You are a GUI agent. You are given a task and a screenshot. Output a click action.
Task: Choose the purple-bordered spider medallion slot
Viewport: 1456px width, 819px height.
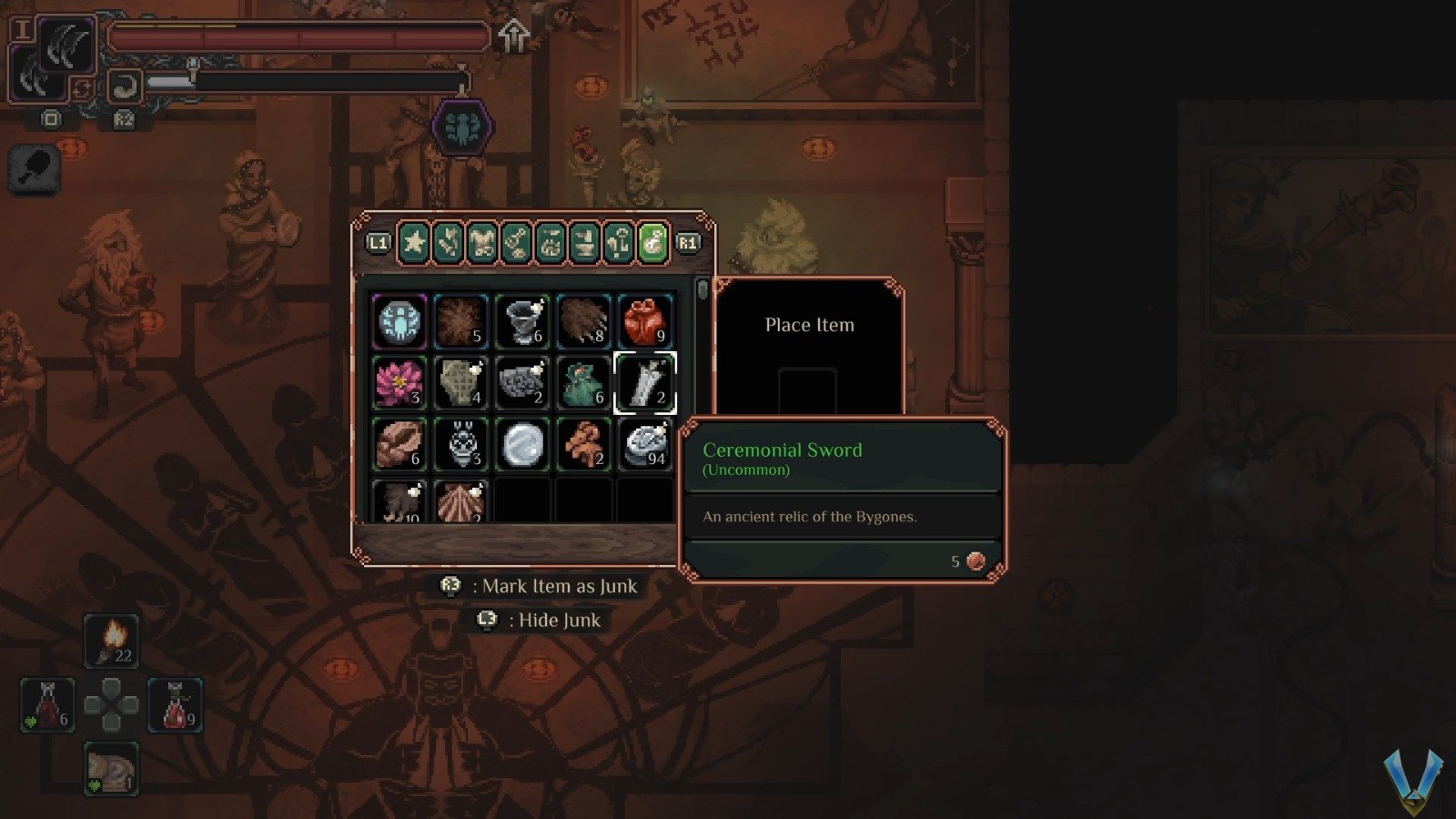(x=399, y=321)
